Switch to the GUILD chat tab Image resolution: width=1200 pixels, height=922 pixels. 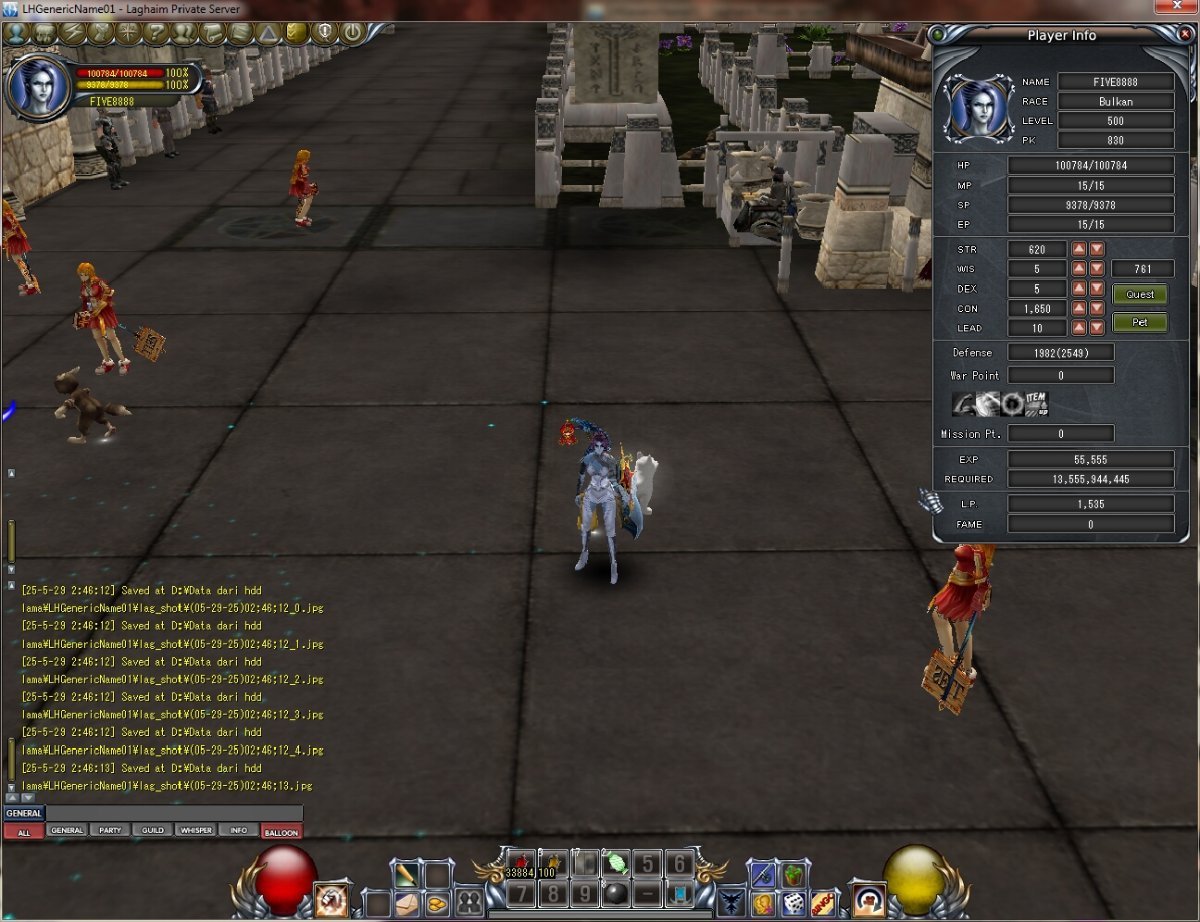point(153,831)
